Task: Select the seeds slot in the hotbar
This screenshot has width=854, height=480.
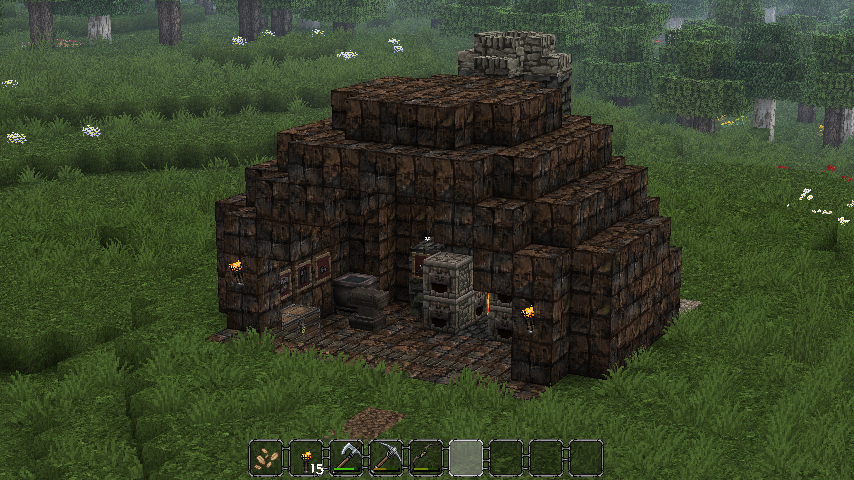Action: click(x=266, y=457)
